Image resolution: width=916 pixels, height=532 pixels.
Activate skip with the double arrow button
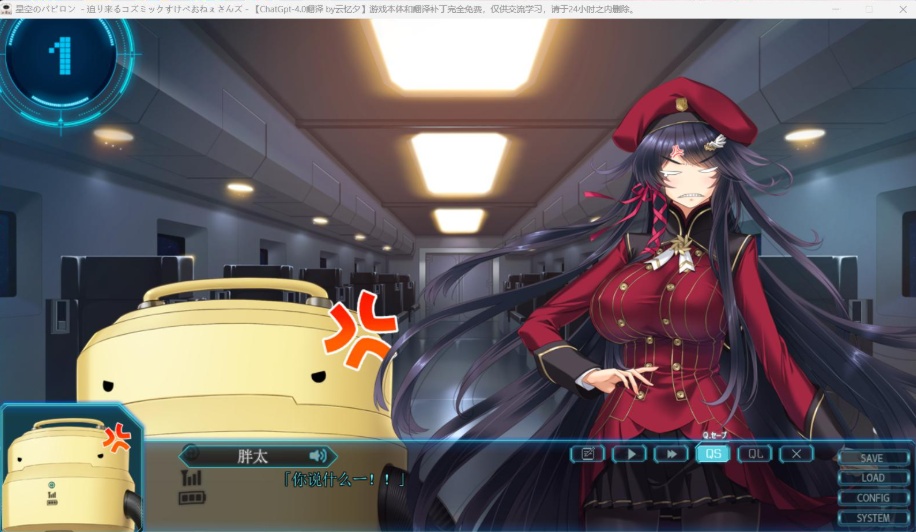671,453
